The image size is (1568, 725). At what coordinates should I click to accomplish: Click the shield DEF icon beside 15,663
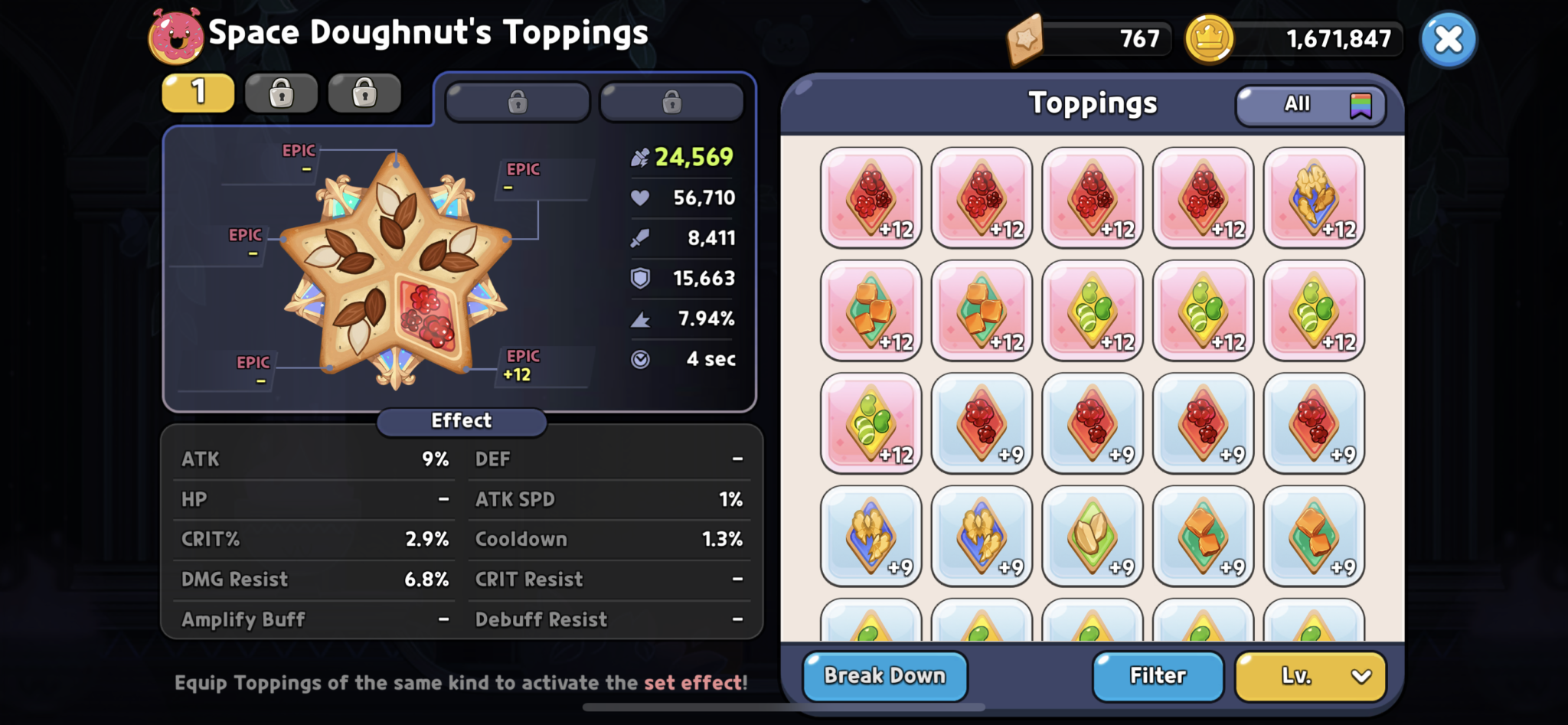pos(642,278)
